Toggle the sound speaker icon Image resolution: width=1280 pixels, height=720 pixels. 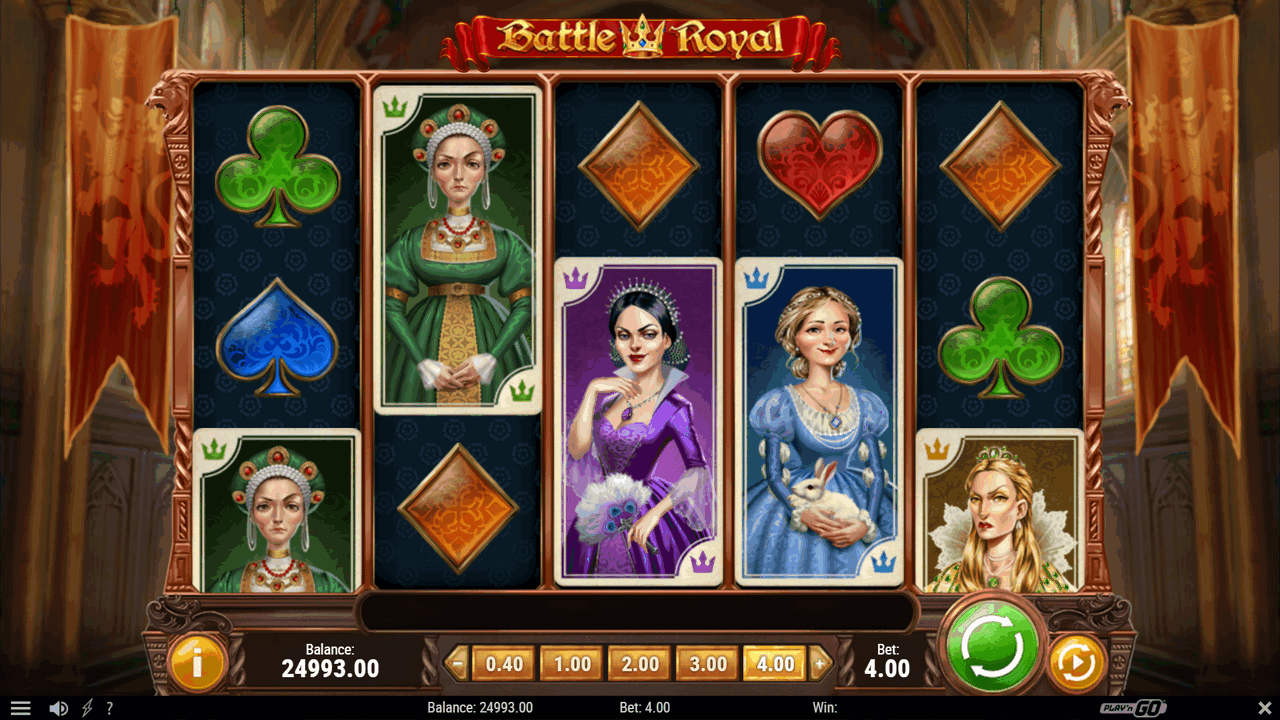tap(58, 708)
